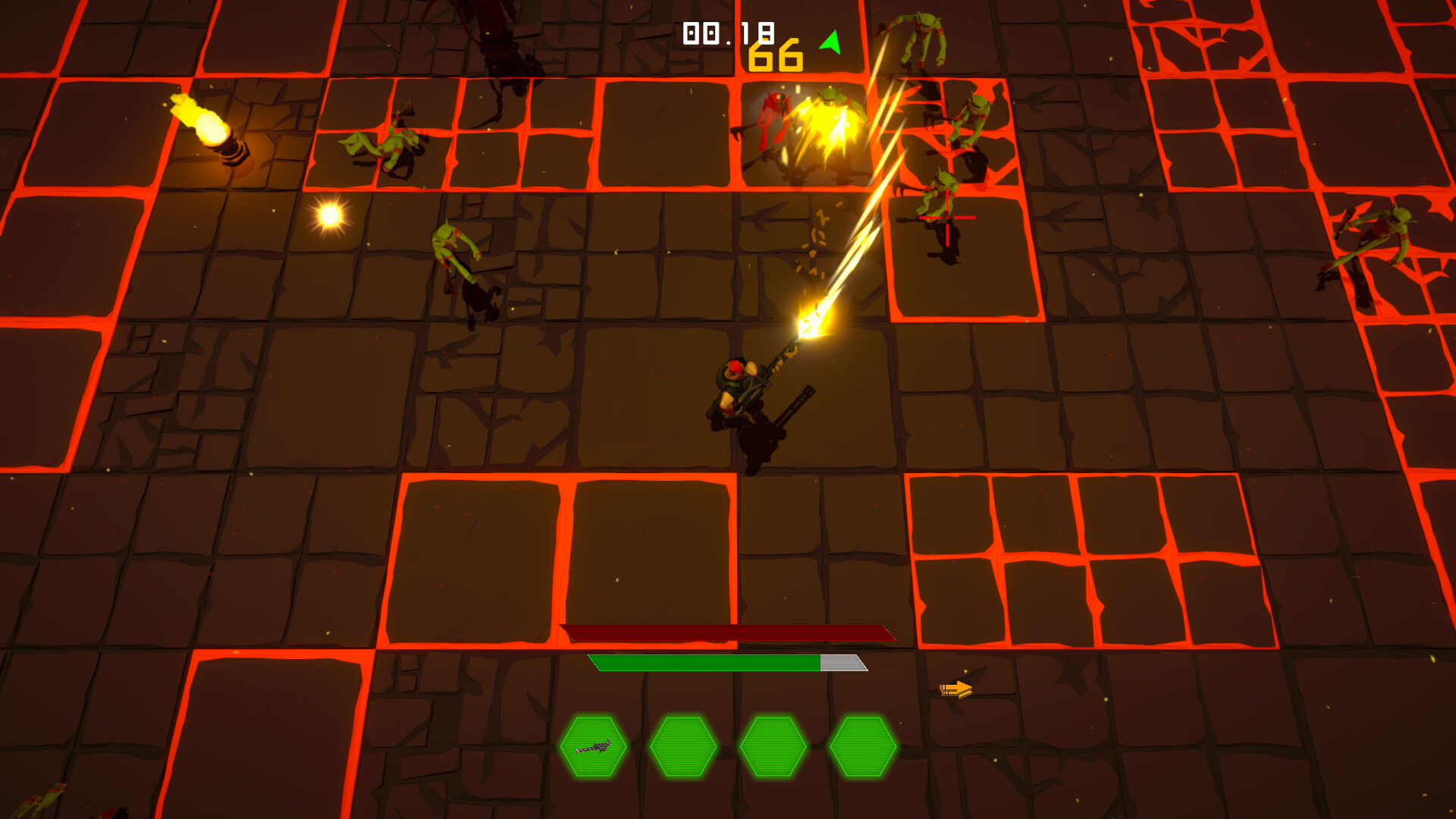
Task: Click the yellow score counter showing 66
Action: click(x=773, y=55)
